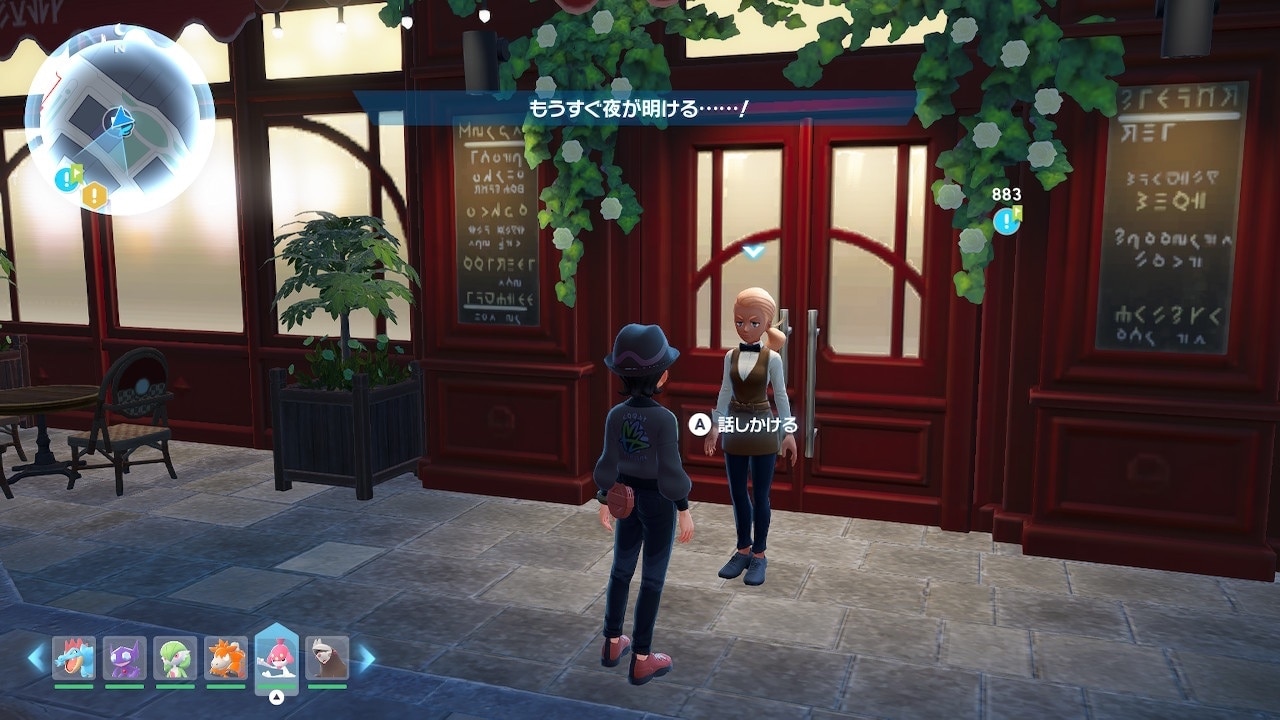Choose the 話しかける talk prompt
Screen dimensions: 1280x720
tap(745, 425)
